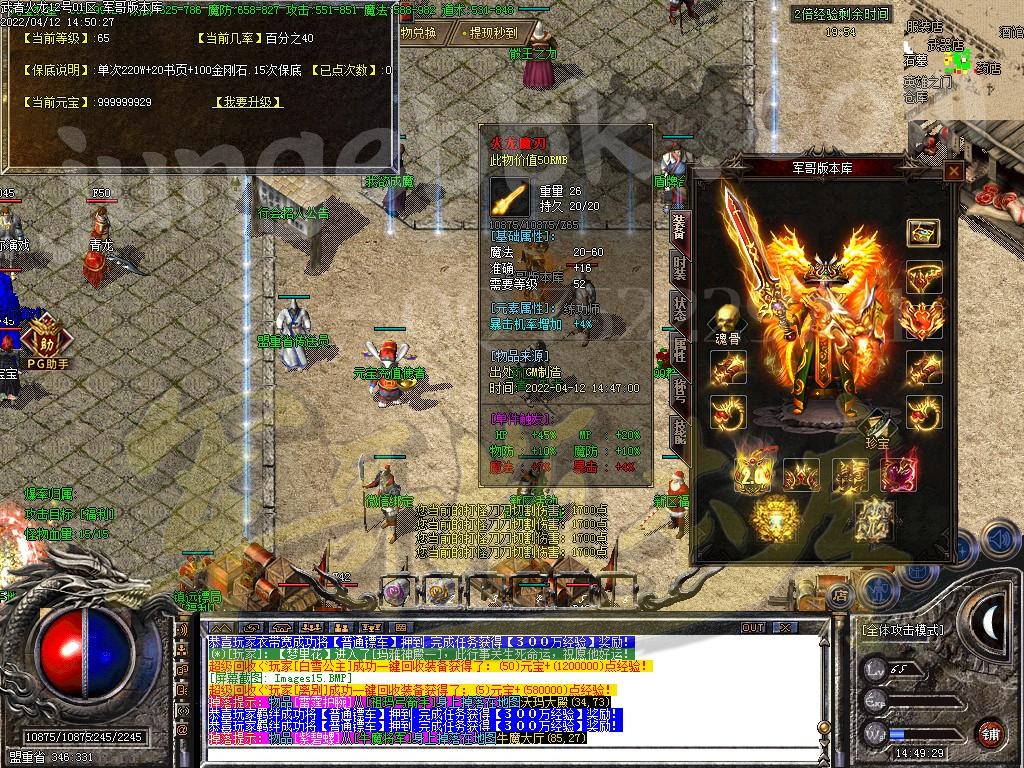
Task: Show the 属性 attributes tab
Action: click(679, 349)
